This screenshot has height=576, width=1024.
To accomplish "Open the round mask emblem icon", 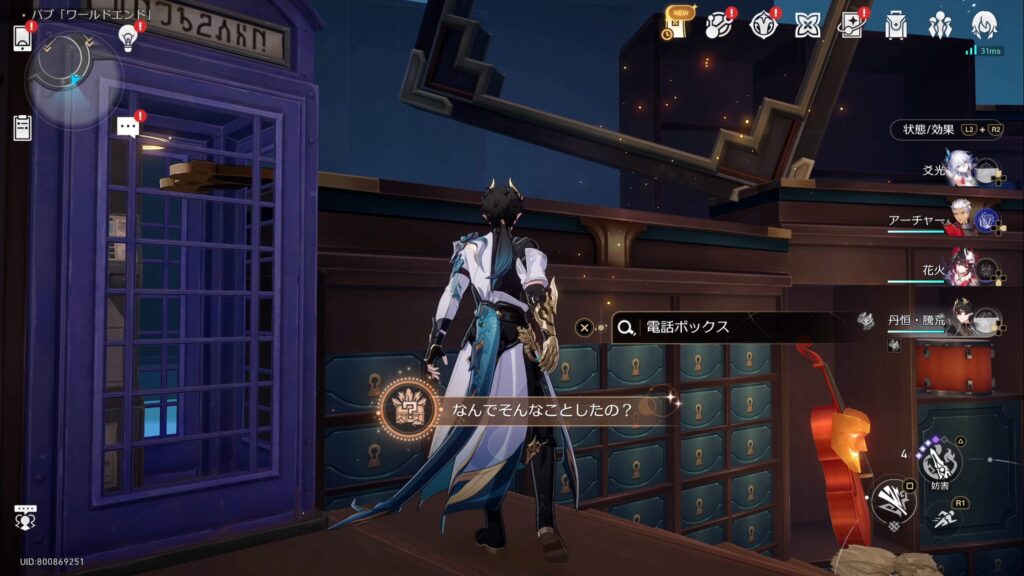I will tap(763, 26).
